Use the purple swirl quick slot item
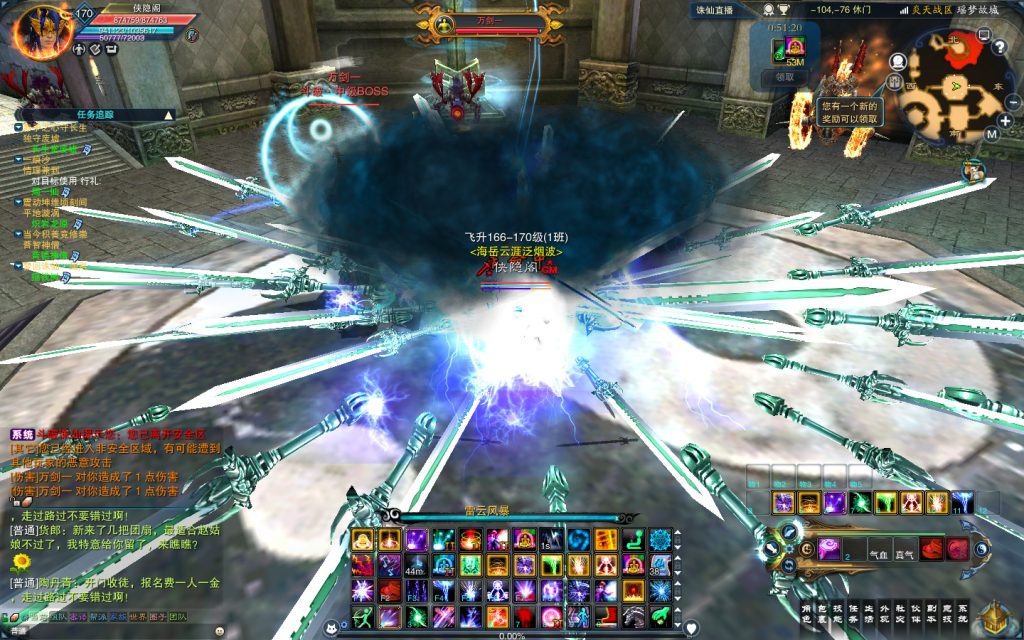Image resolution: width=1024 pixels, height=640 pixels. pos(830,548)
